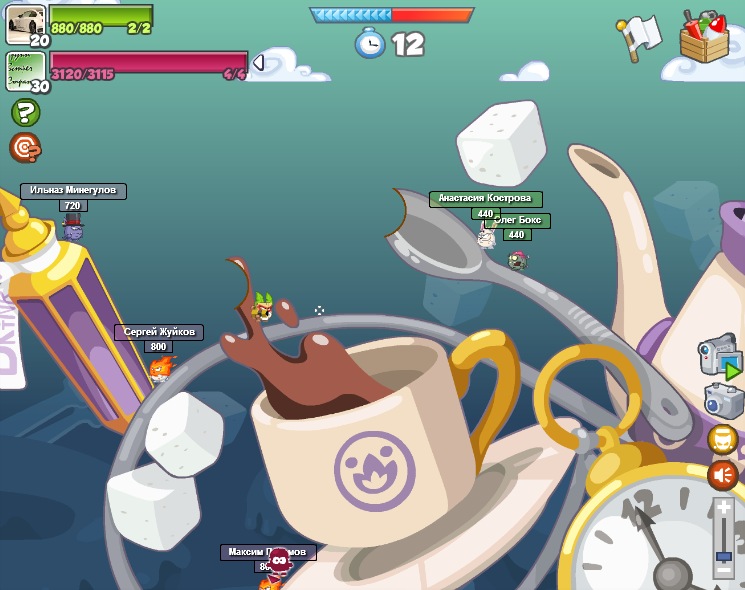
Task: Take a screenshot with the camera icon
Action: 722,400
